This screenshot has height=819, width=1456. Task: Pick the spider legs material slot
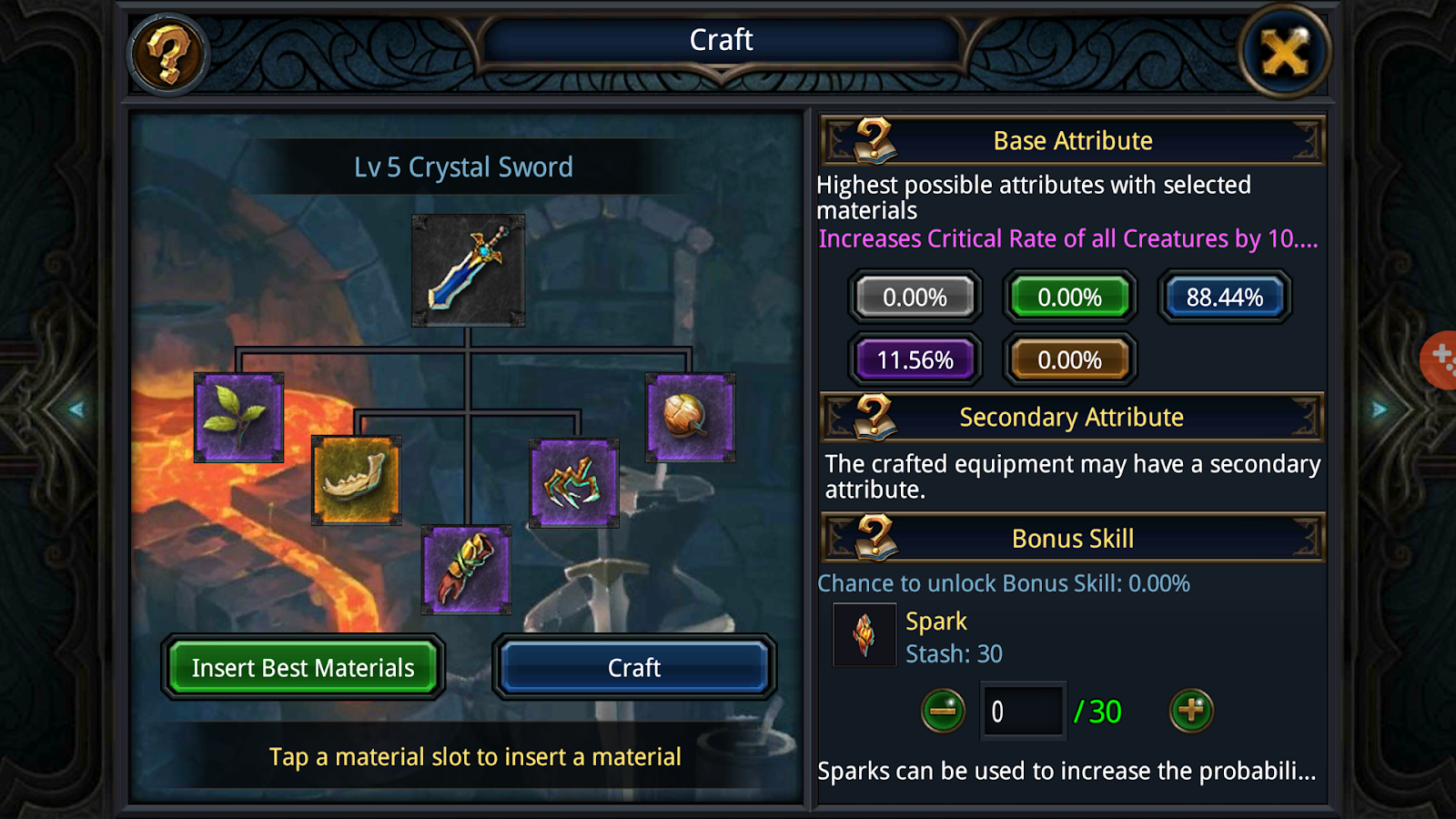tap(574, 483)
